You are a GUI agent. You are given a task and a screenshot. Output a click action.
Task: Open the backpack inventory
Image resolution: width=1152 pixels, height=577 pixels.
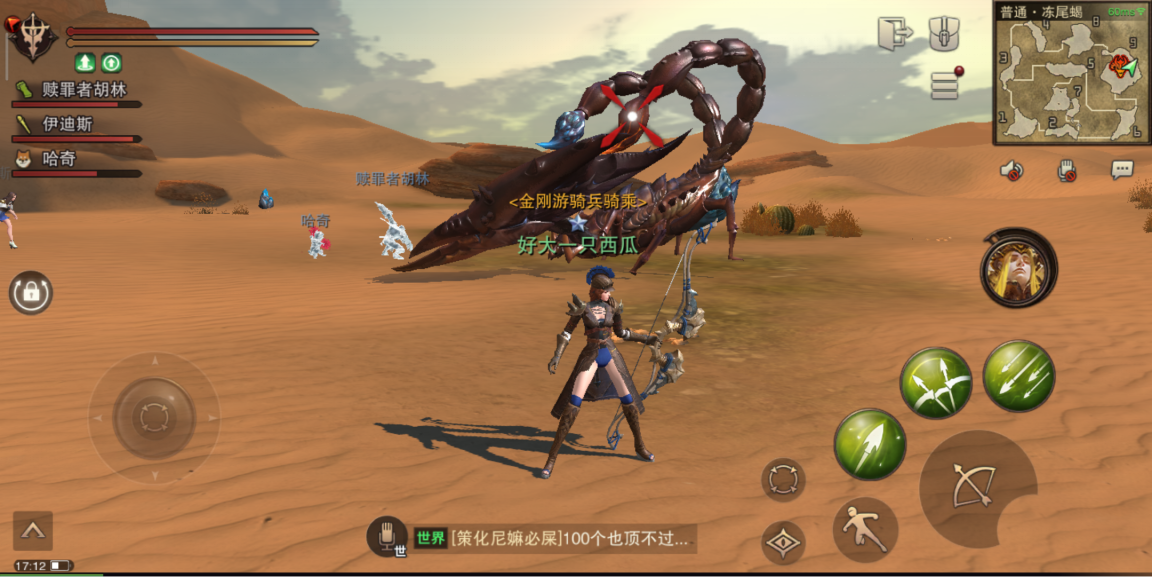pos(944,33)
